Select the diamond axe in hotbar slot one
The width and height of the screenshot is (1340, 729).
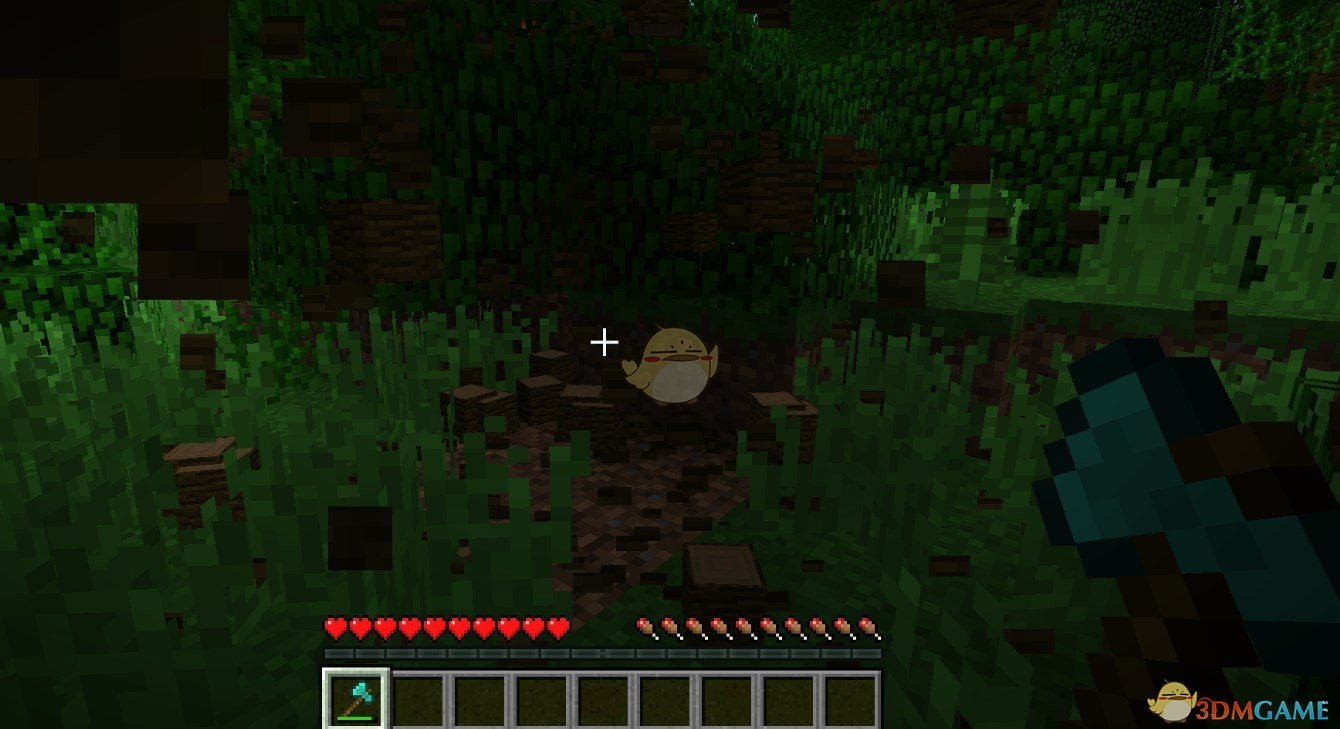(356, 700)
